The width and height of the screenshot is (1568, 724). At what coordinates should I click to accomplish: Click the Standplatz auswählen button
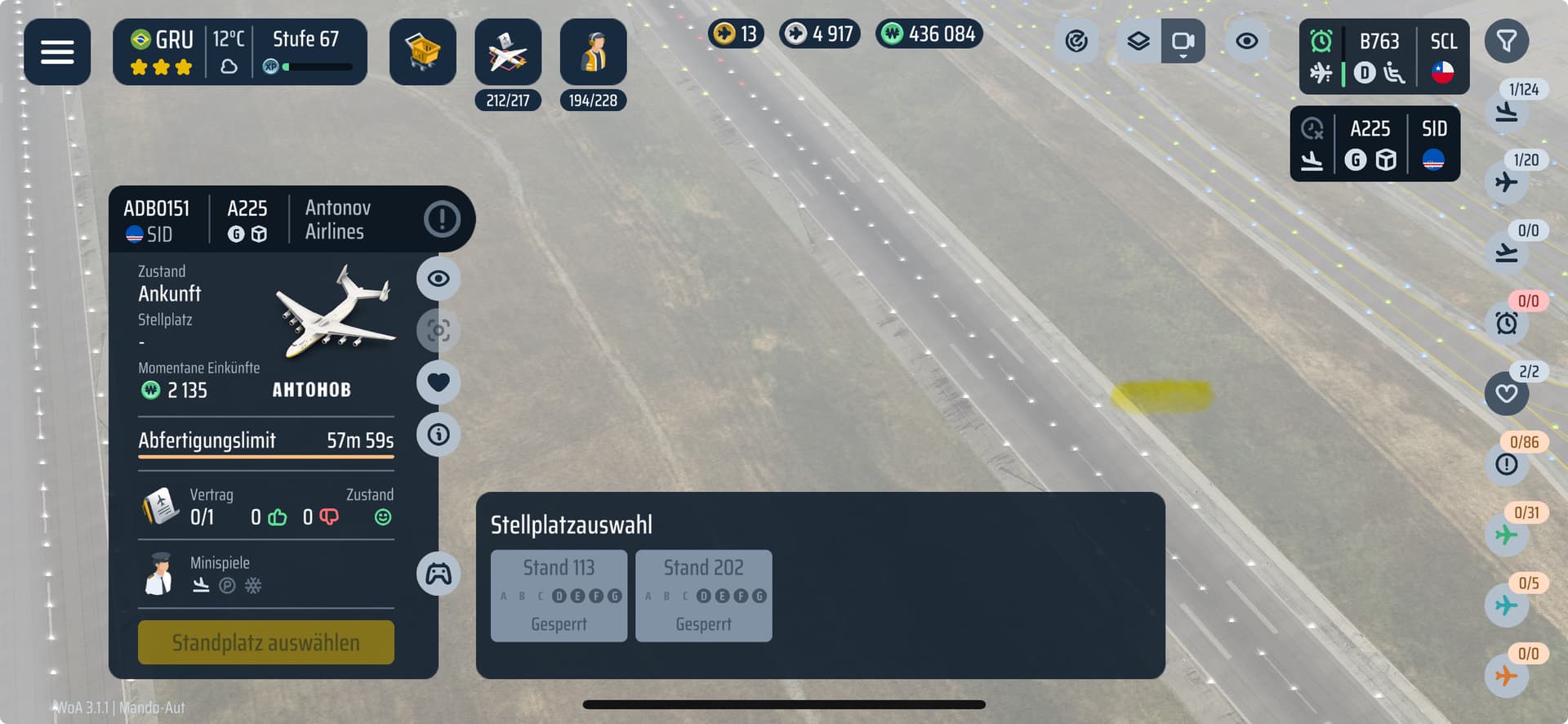(x=265, y=642)
